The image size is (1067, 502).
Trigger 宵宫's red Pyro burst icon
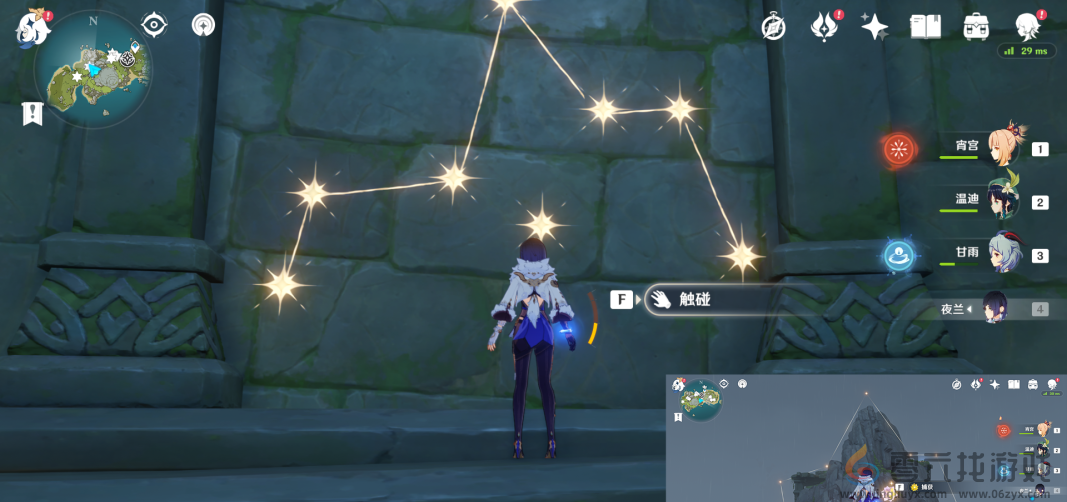point(900,150)
